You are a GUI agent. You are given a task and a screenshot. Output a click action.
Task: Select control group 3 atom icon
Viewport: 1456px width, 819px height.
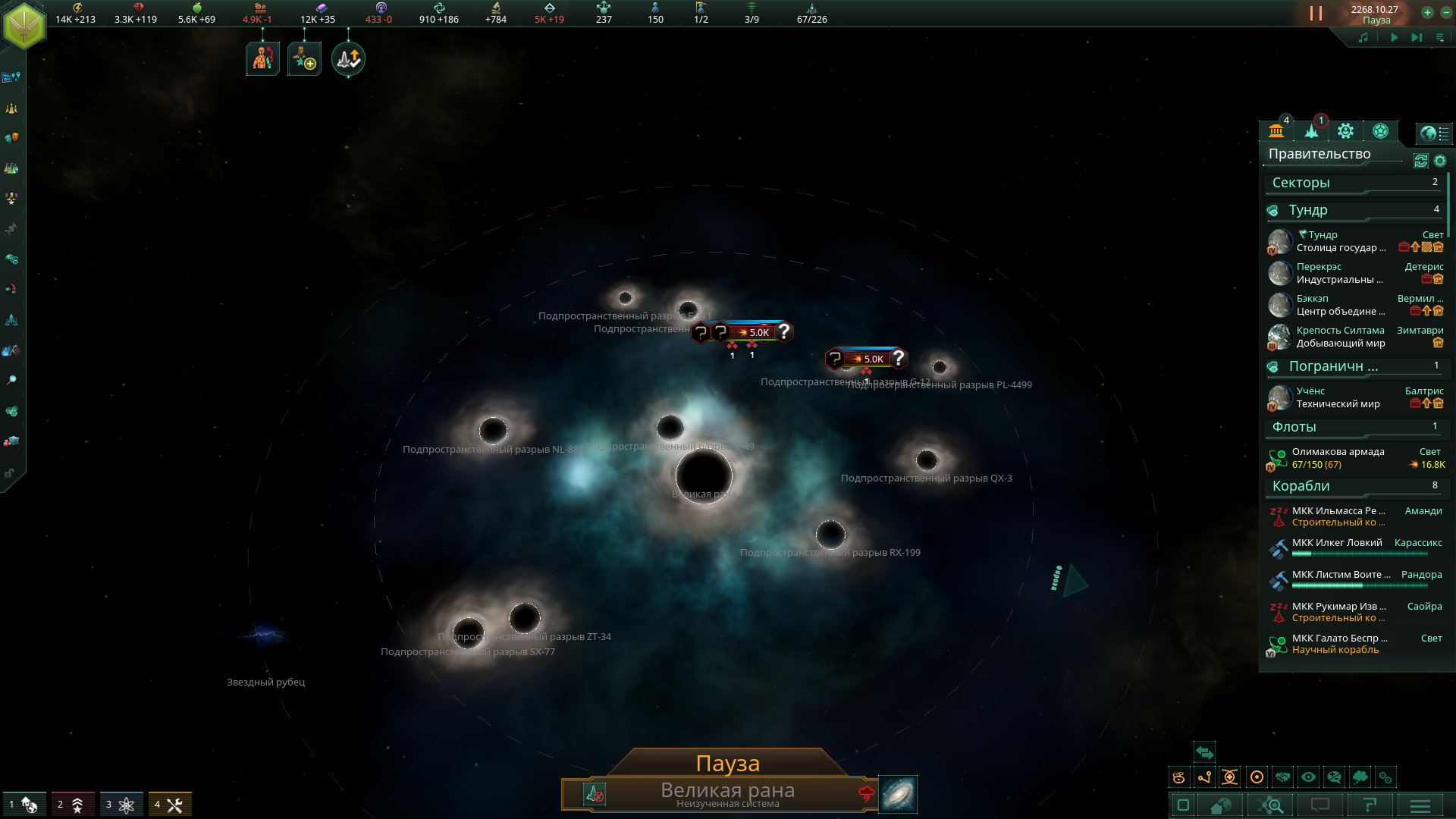point(121,805)
